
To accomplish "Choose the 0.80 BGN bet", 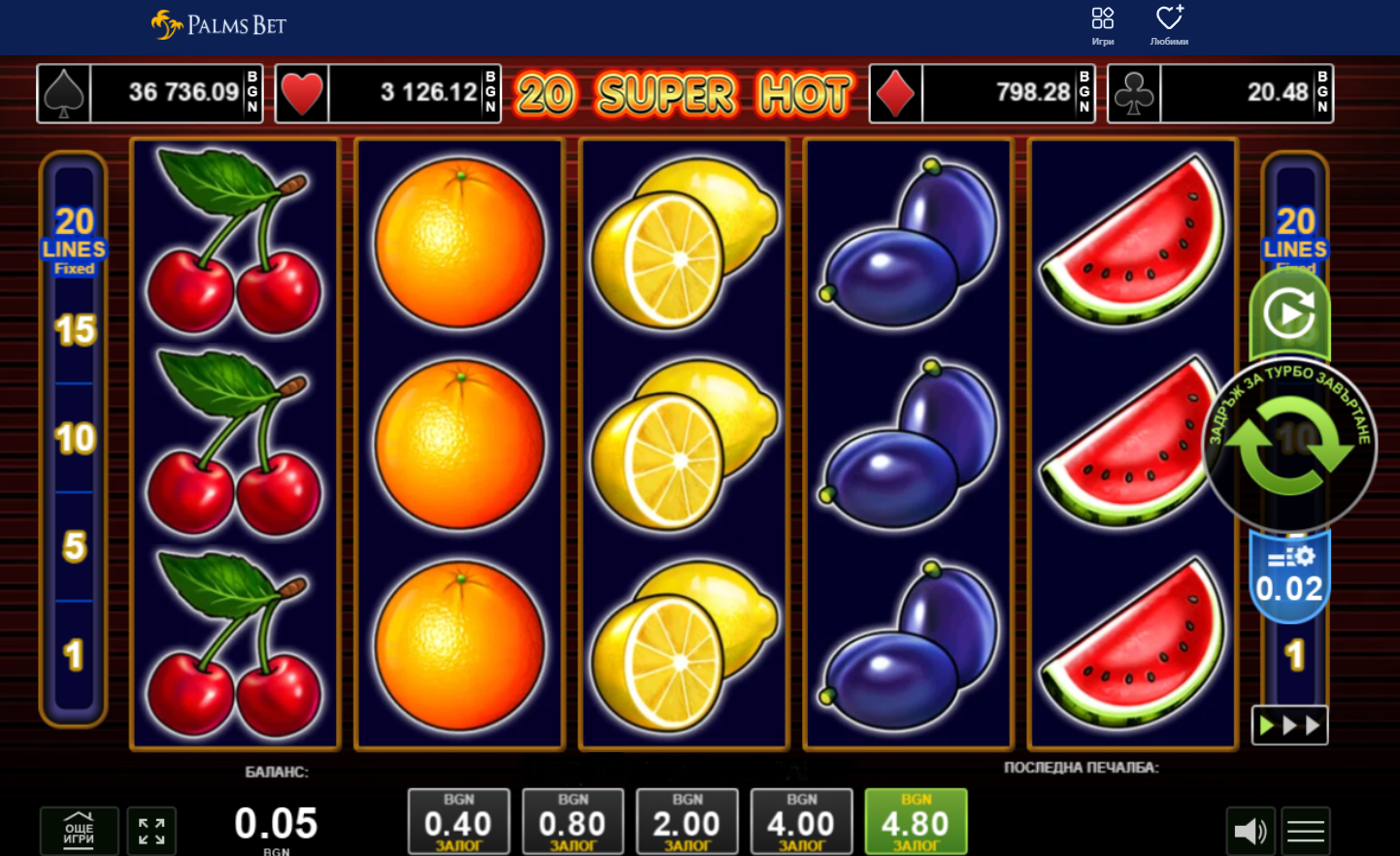I will (x=573, y=821).
